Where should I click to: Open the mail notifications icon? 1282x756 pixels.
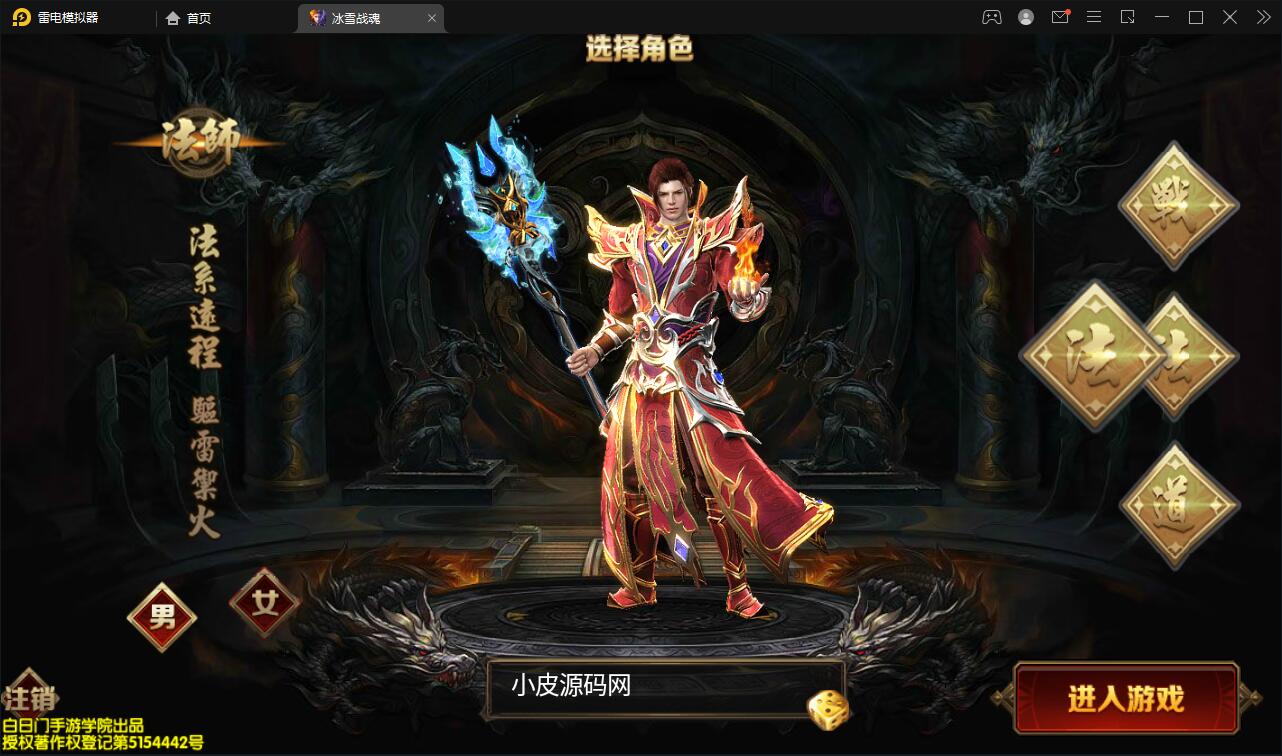(x=1060, y=17)
